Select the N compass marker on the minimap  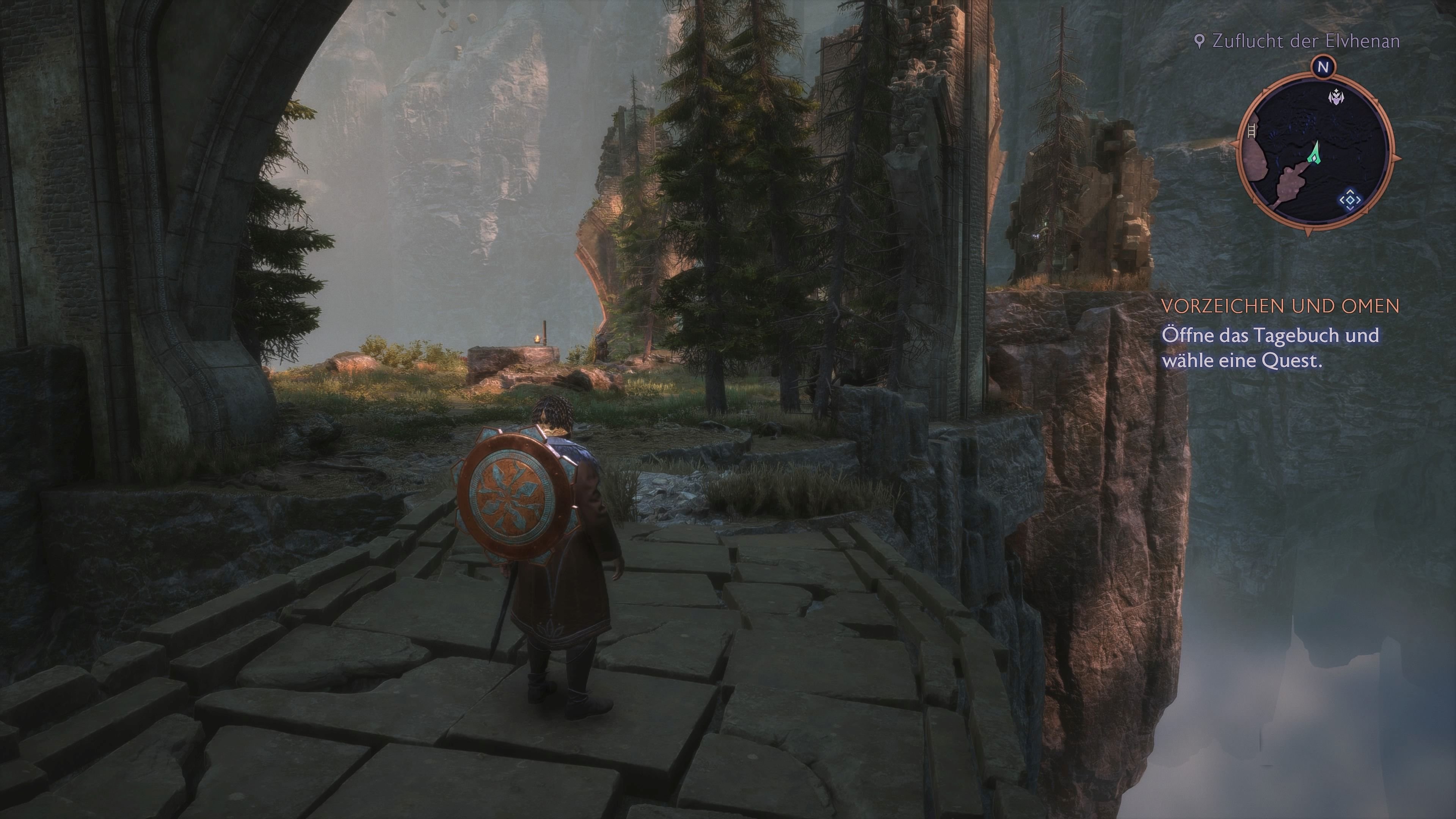1324,67
